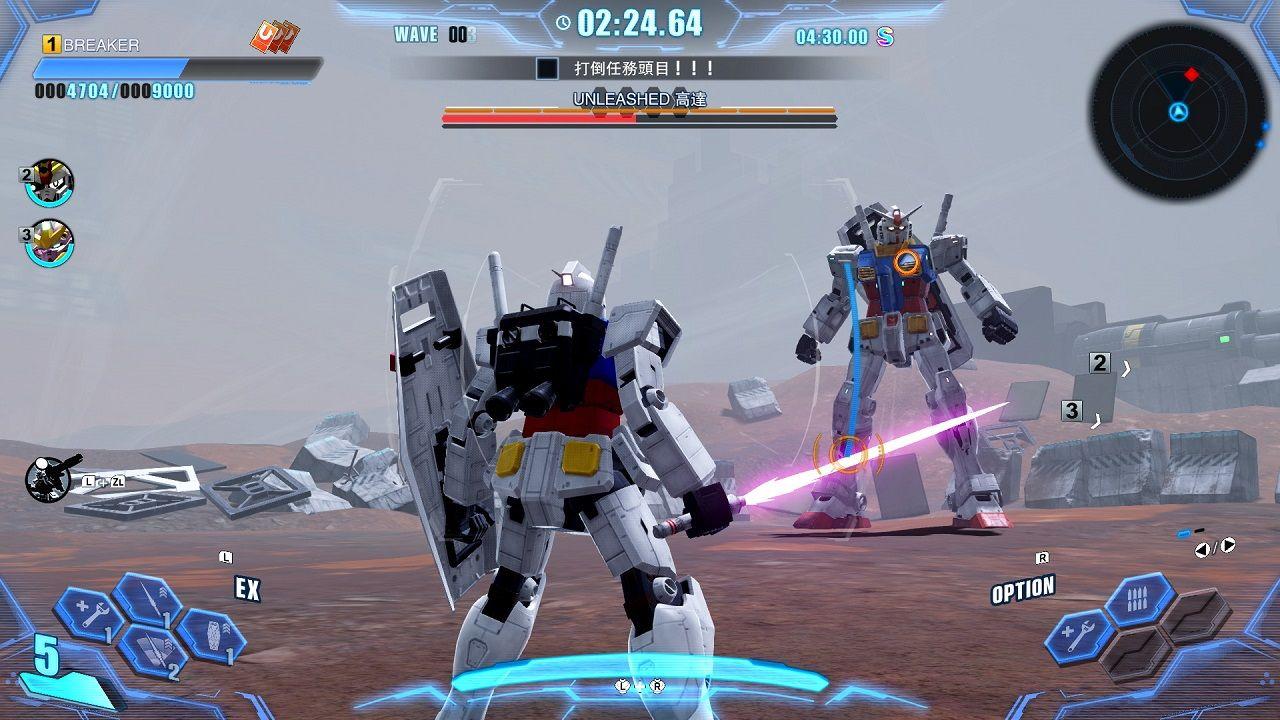Open the orange cards icon near BREAKER bar
Screen dimensions: 1280x720
pos(272,35)
